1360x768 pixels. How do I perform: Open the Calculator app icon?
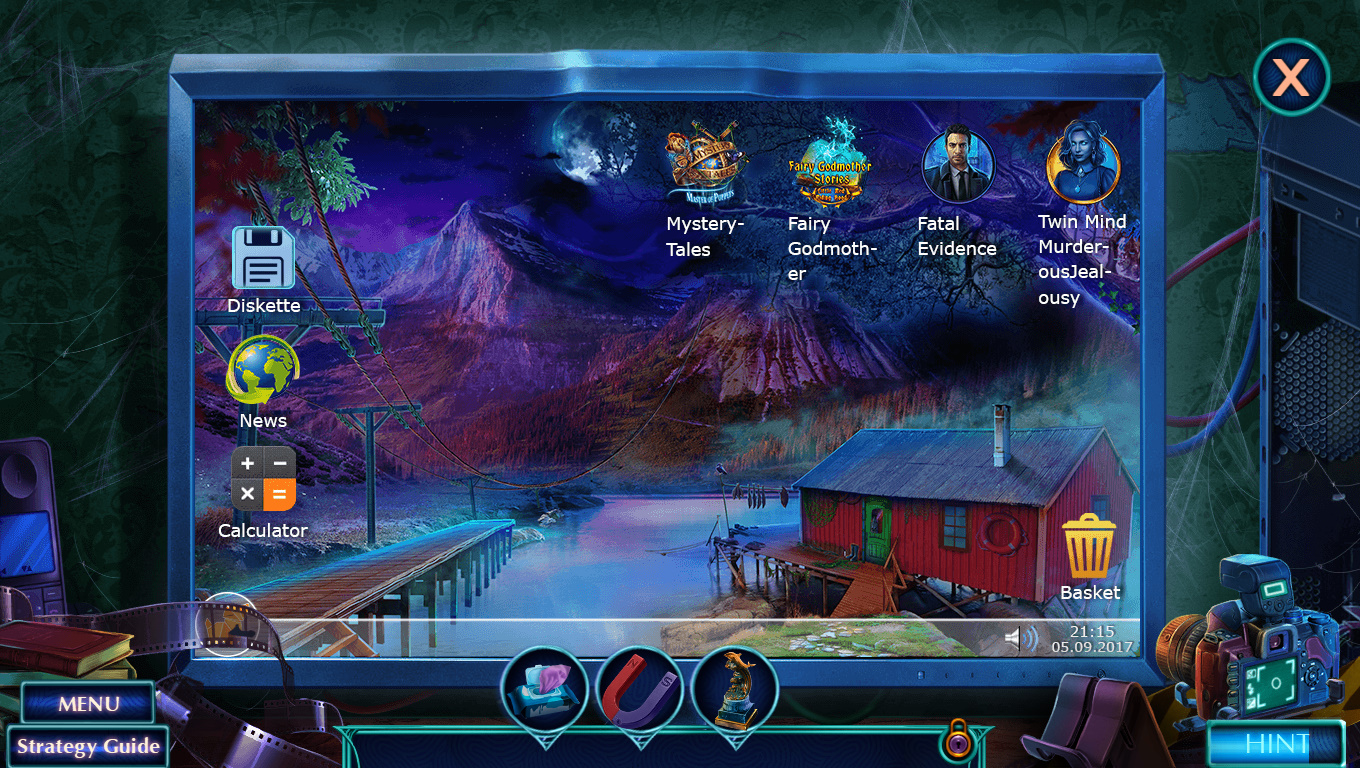coord(263,479)
